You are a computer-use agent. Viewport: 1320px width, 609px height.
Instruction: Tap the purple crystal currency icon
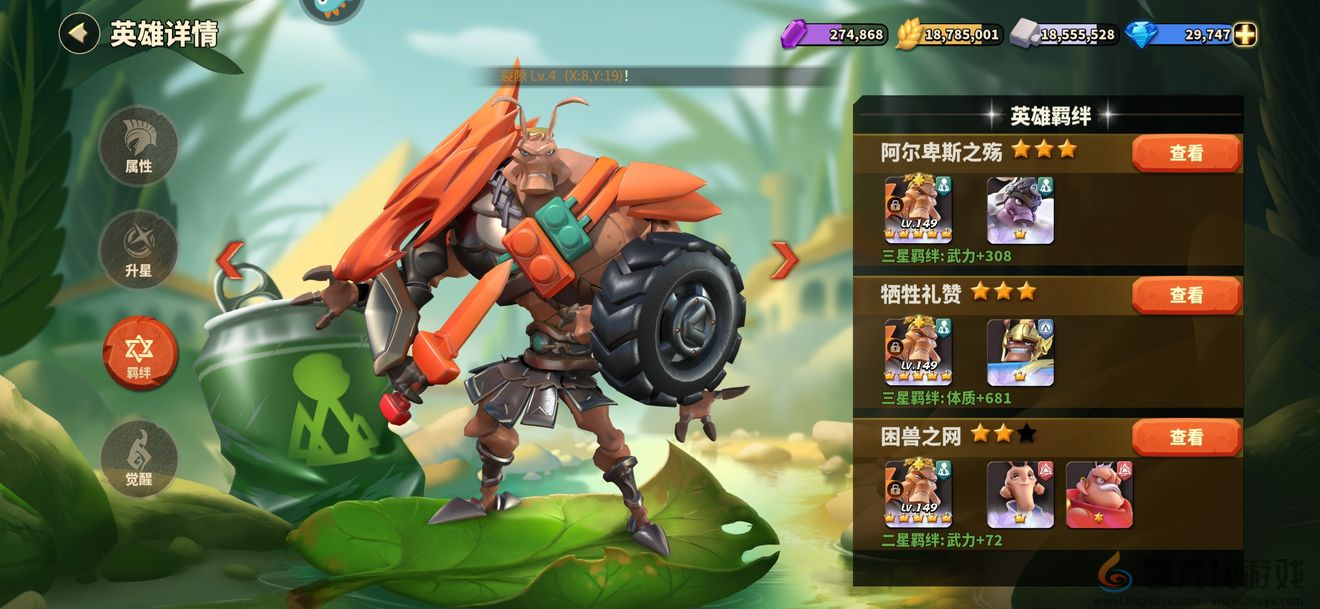(794, 35)
